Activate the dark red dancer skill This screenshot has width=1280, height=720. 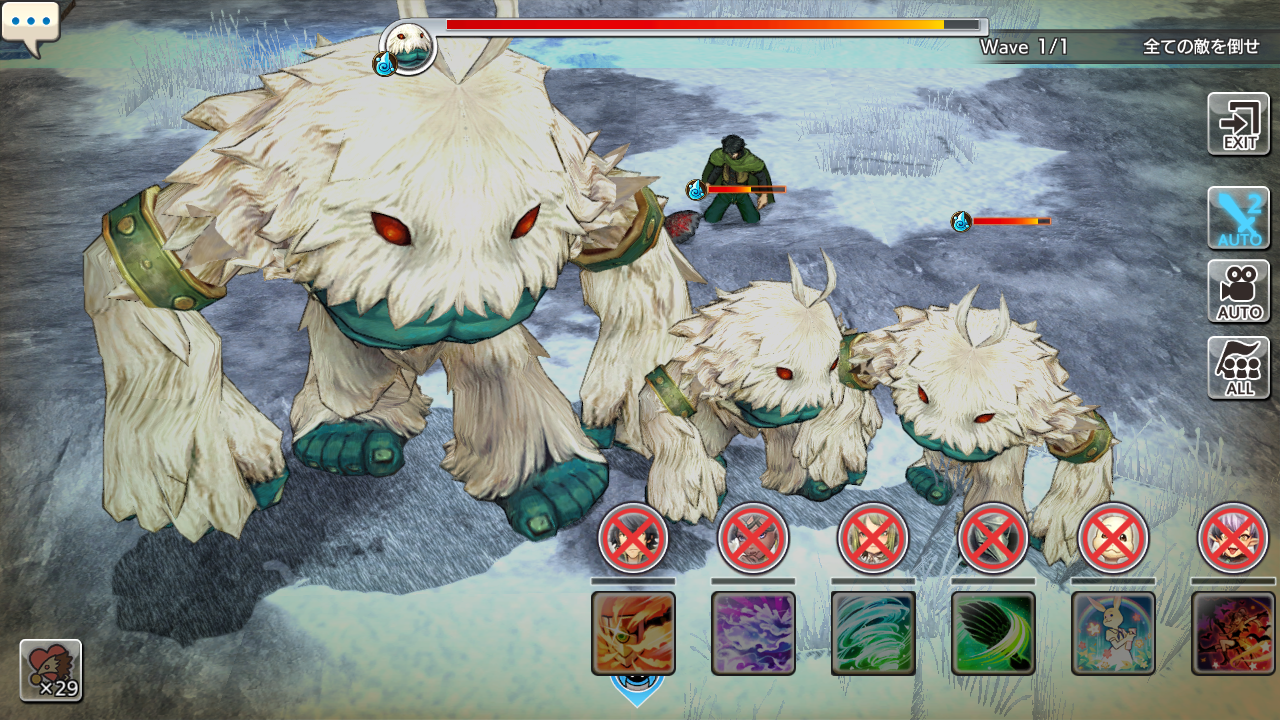[1233, 633]
